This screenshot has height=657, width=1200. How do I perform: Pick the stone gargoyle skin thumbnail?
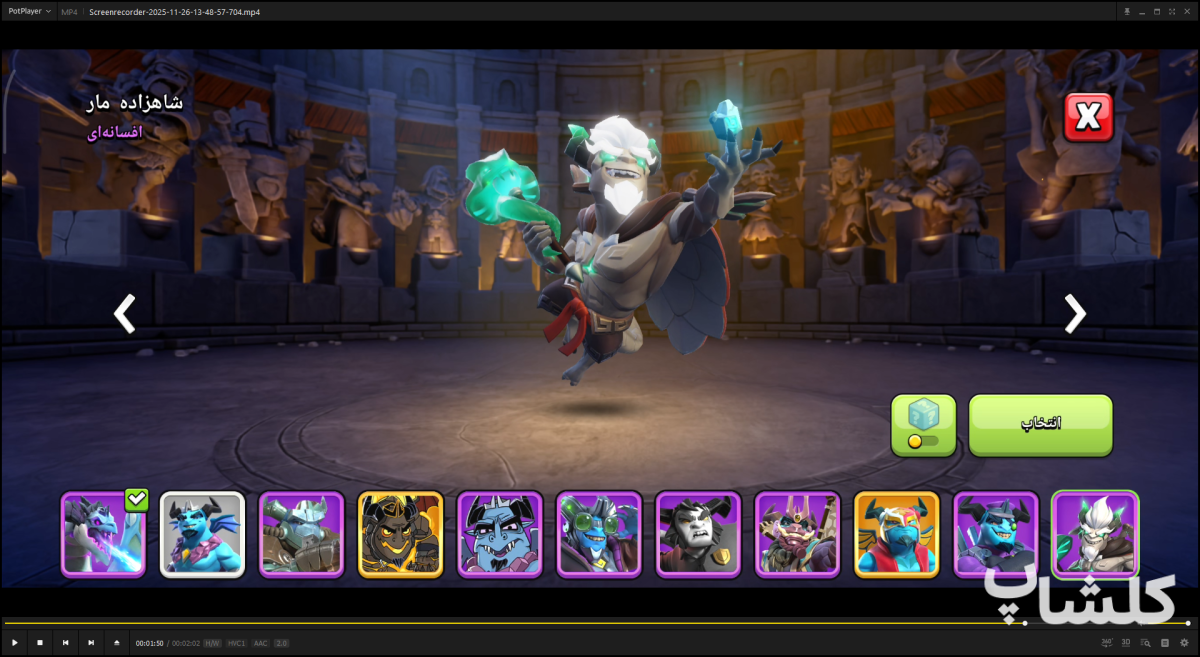(x=301, y=535)
